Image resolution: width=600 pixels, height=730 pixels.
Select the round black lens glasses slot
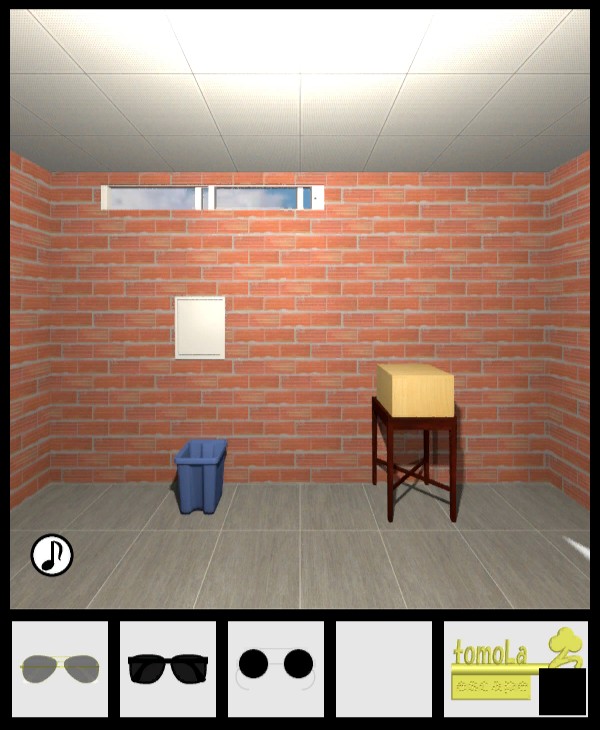click(x=276, y=668)
